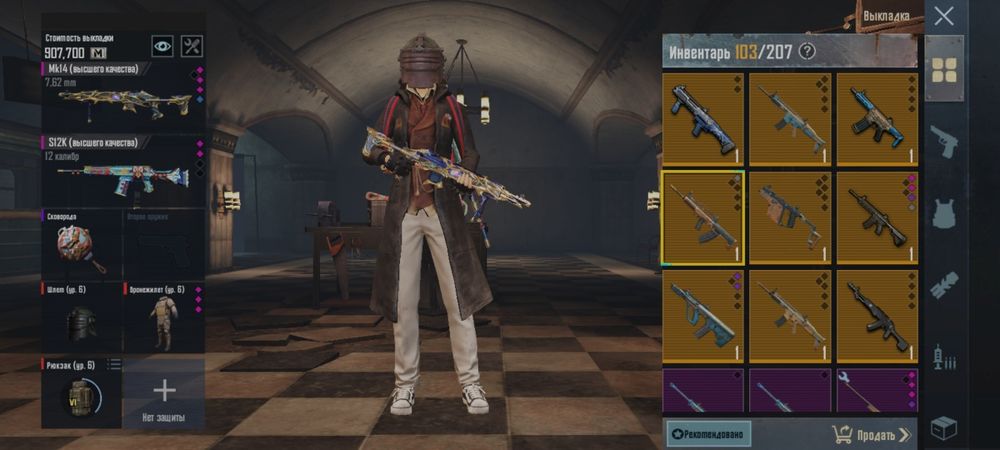
Task: Switch to the syringe consumables tab
Action: pyautogui.click(x=944, y=357)
